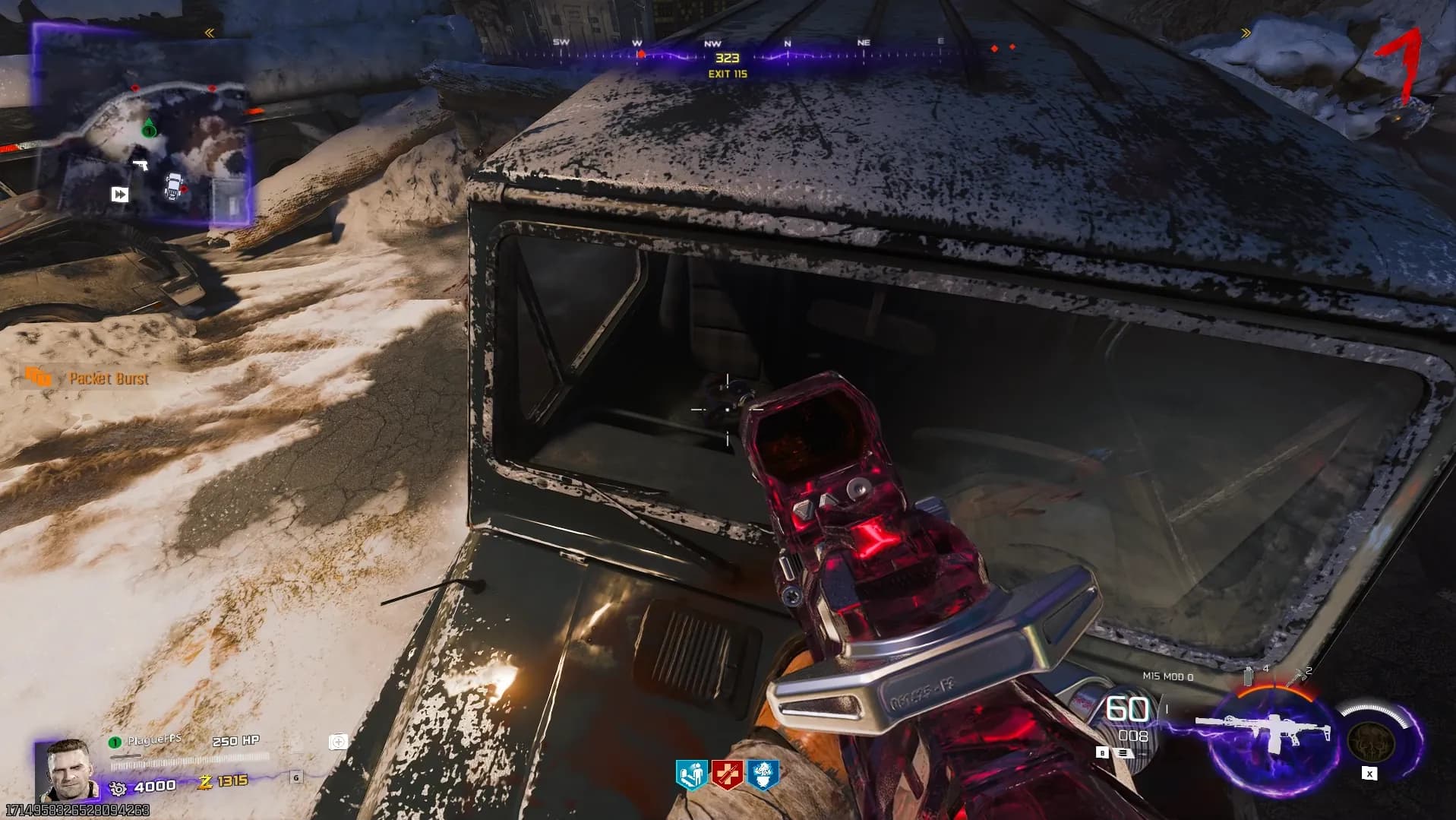This screenshot has width=1456, height=820.
Task: Click the PlagueFPS player portrait
Action: pyautogui.click(x=68, y=770)
